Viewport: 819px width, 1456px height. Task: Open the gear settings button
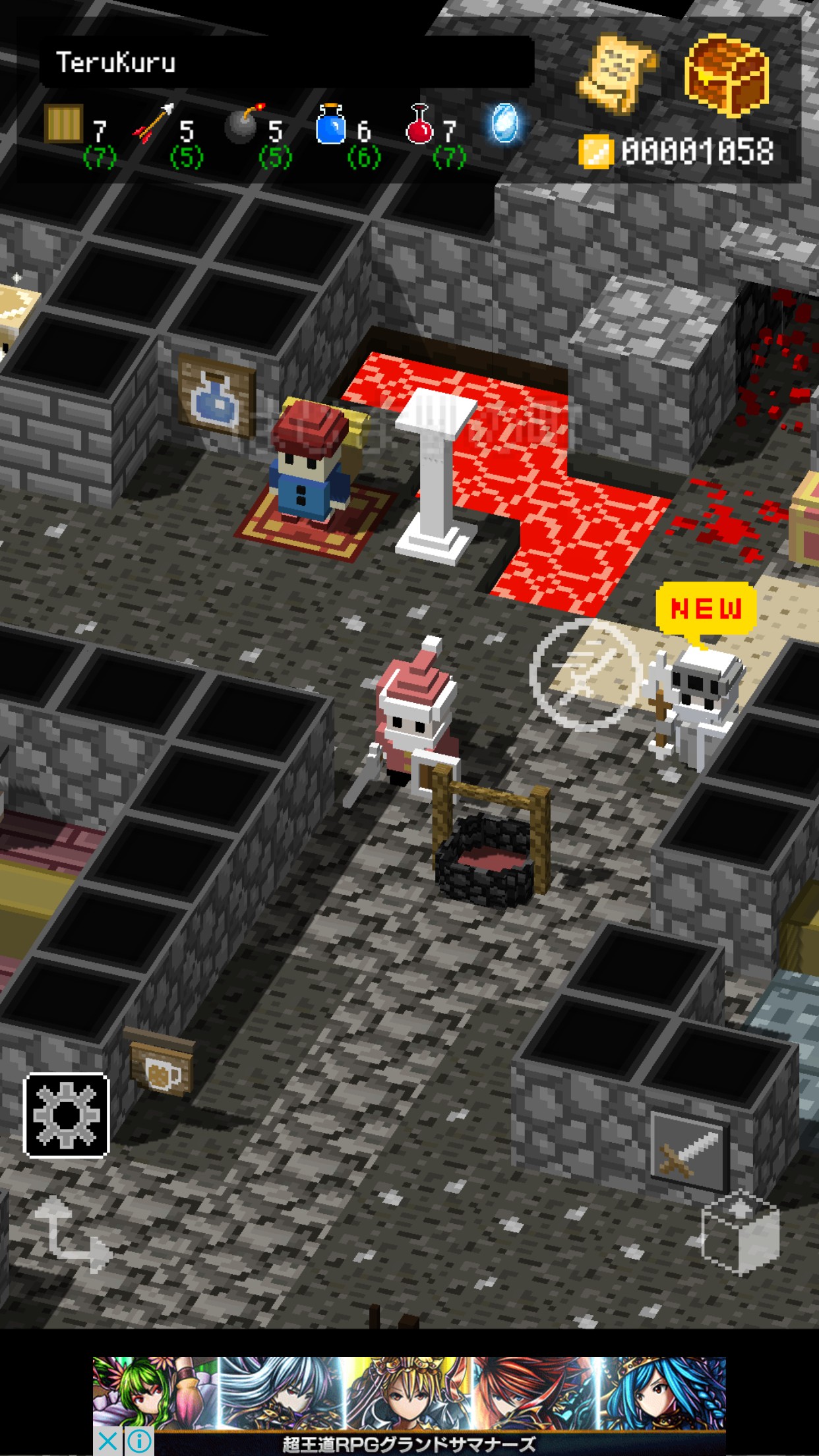tap(66, 1114)
